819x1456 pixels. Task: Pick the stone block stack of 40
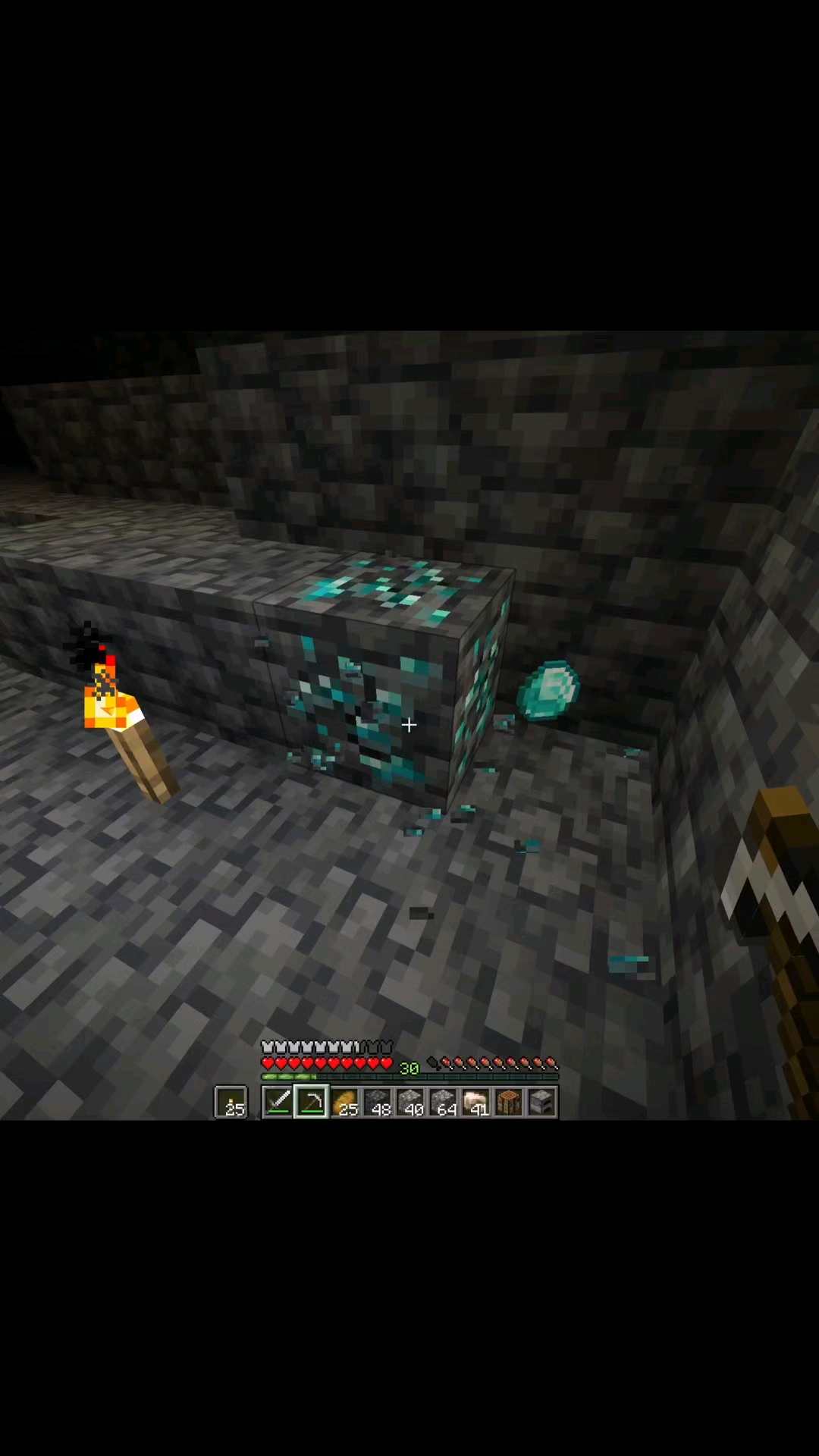point(410,1102)
